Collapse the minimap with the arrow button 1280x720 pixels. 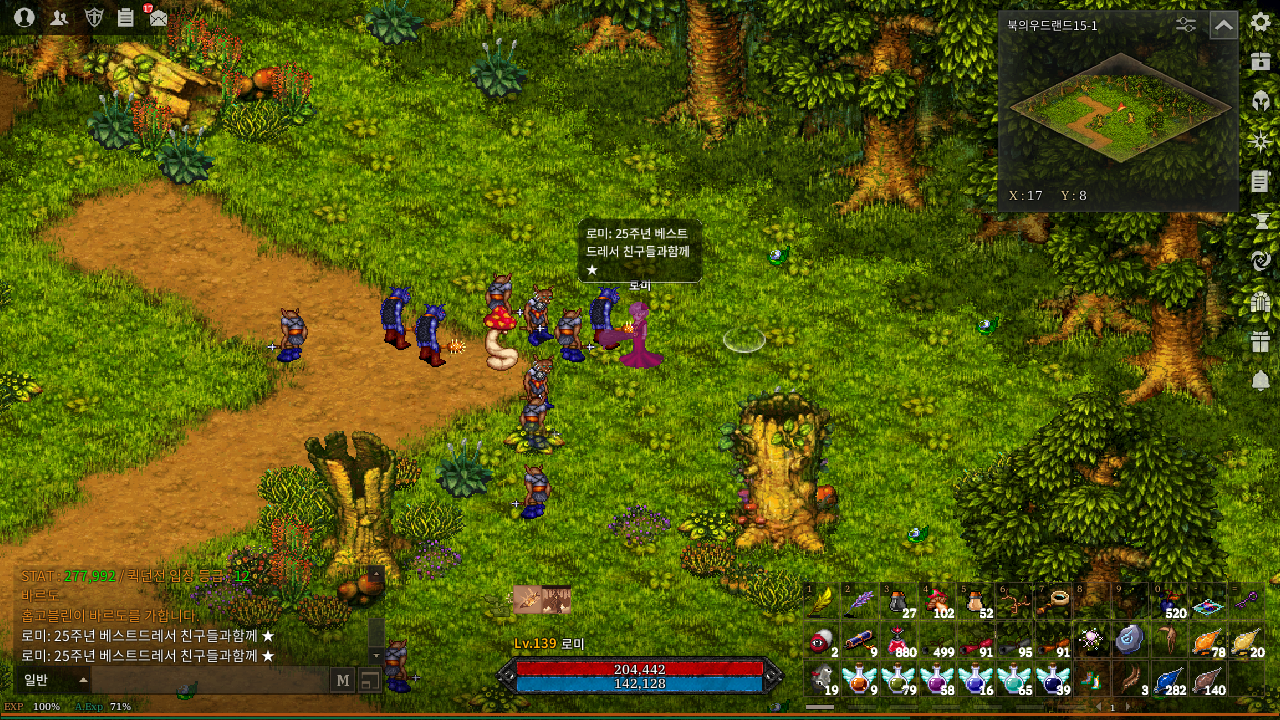pyautogui.click(x=1223, y=25)
